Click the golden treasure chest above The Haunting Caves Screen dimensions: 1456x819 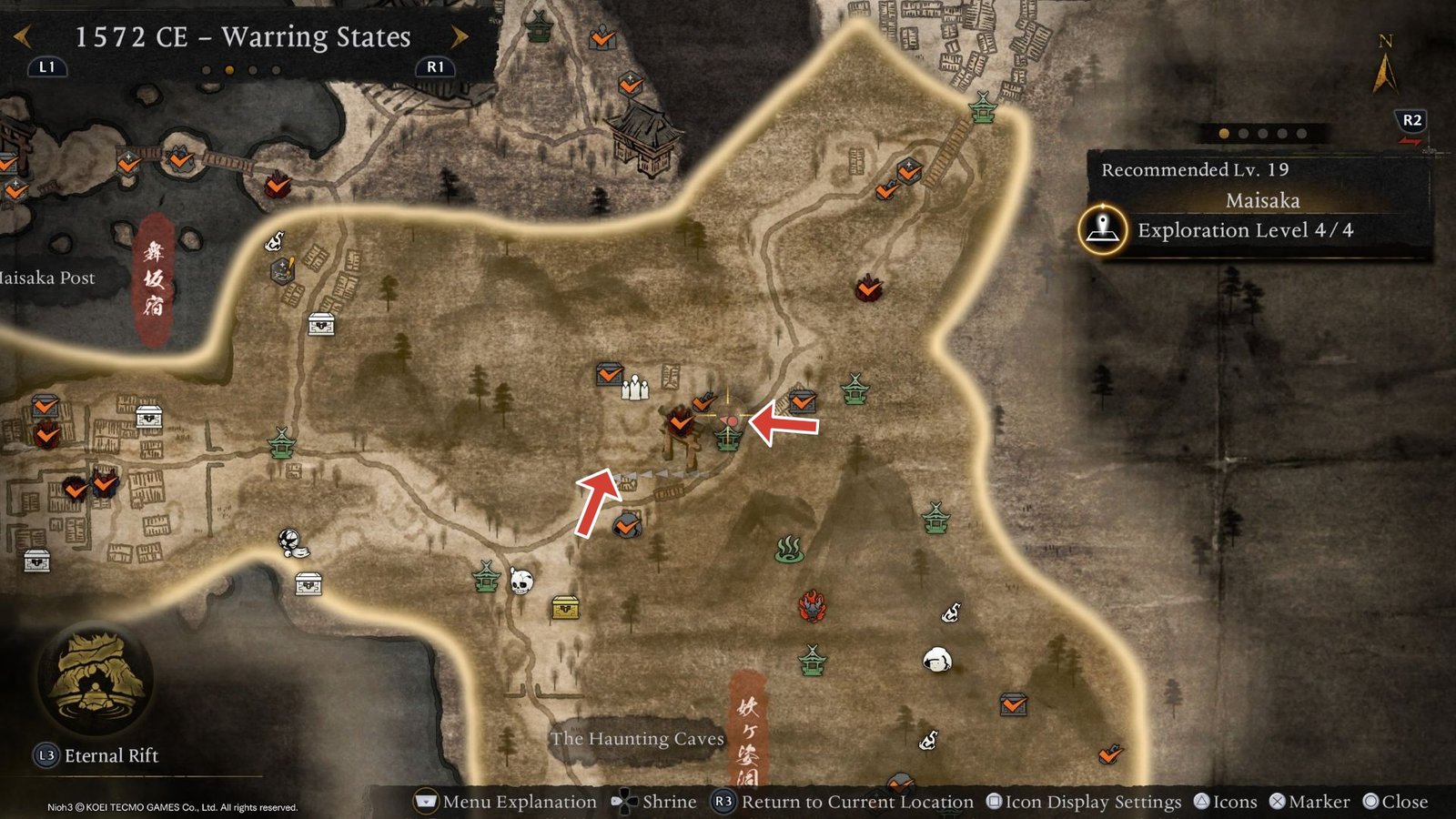point(565,605)
